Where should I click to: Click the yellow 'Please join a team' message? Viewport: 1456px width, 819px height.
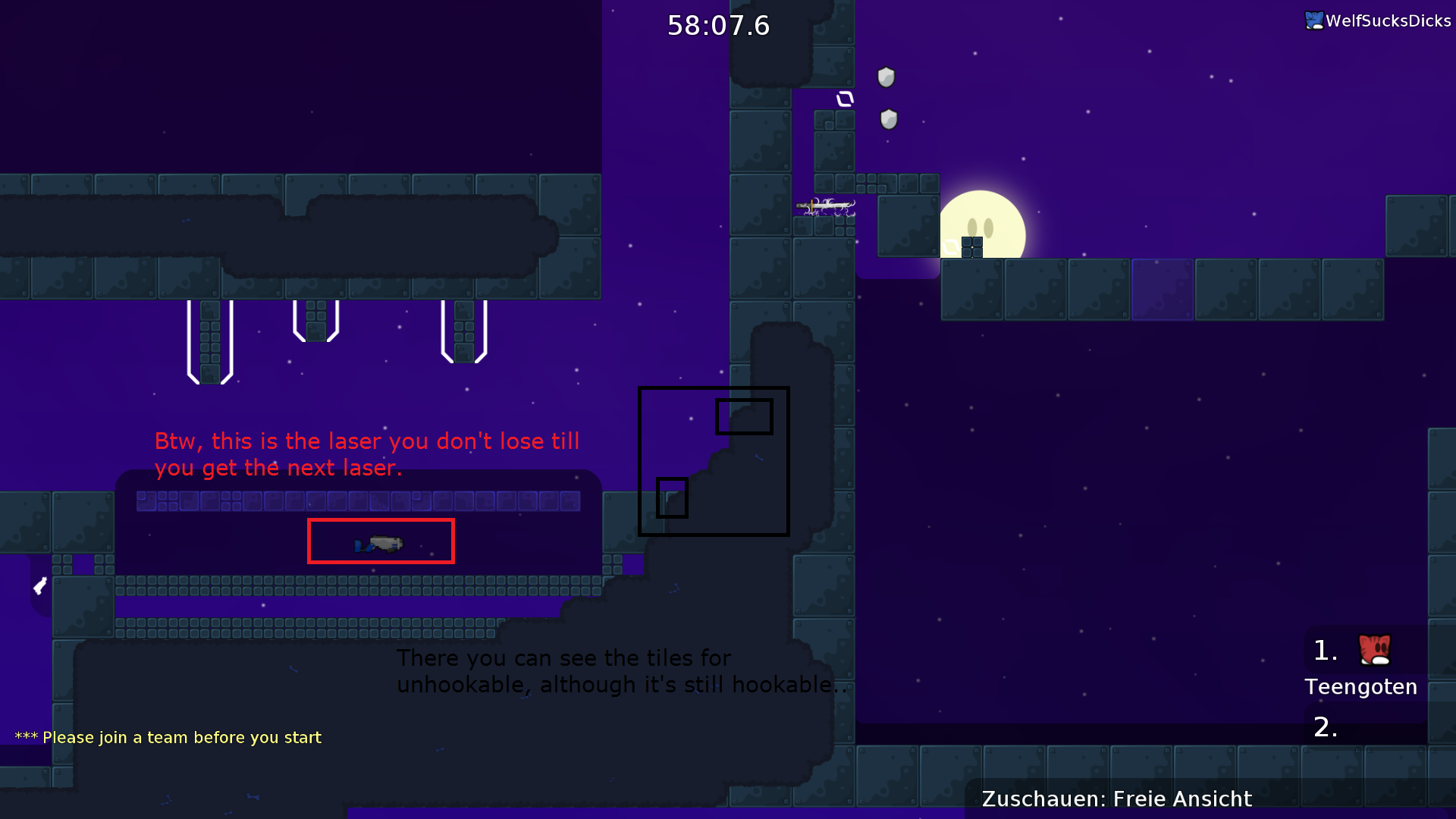click(168, 736)
